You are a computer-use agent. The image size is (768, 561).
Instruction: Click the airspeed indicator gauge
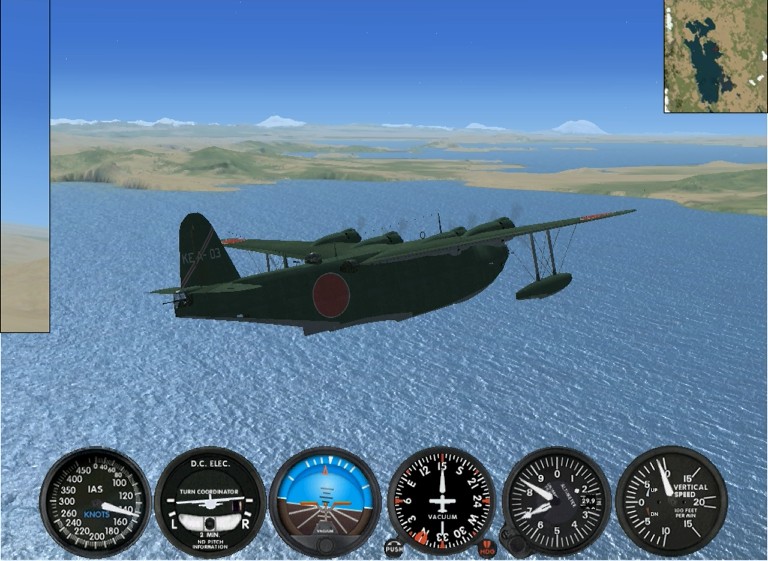point(95,501)
